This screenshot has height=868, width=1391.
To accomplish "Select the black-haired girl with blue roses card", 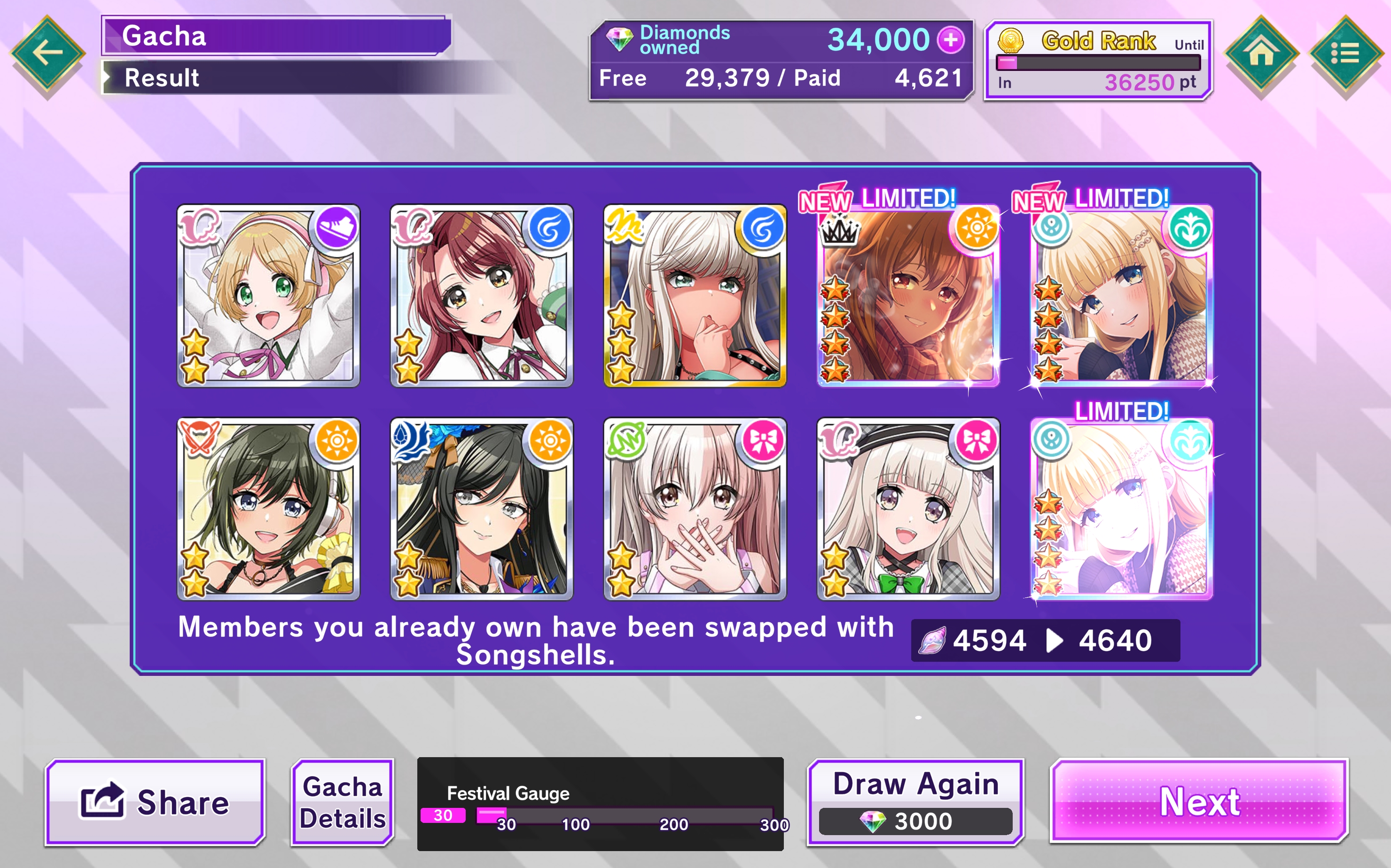I will tap(481, 509).
